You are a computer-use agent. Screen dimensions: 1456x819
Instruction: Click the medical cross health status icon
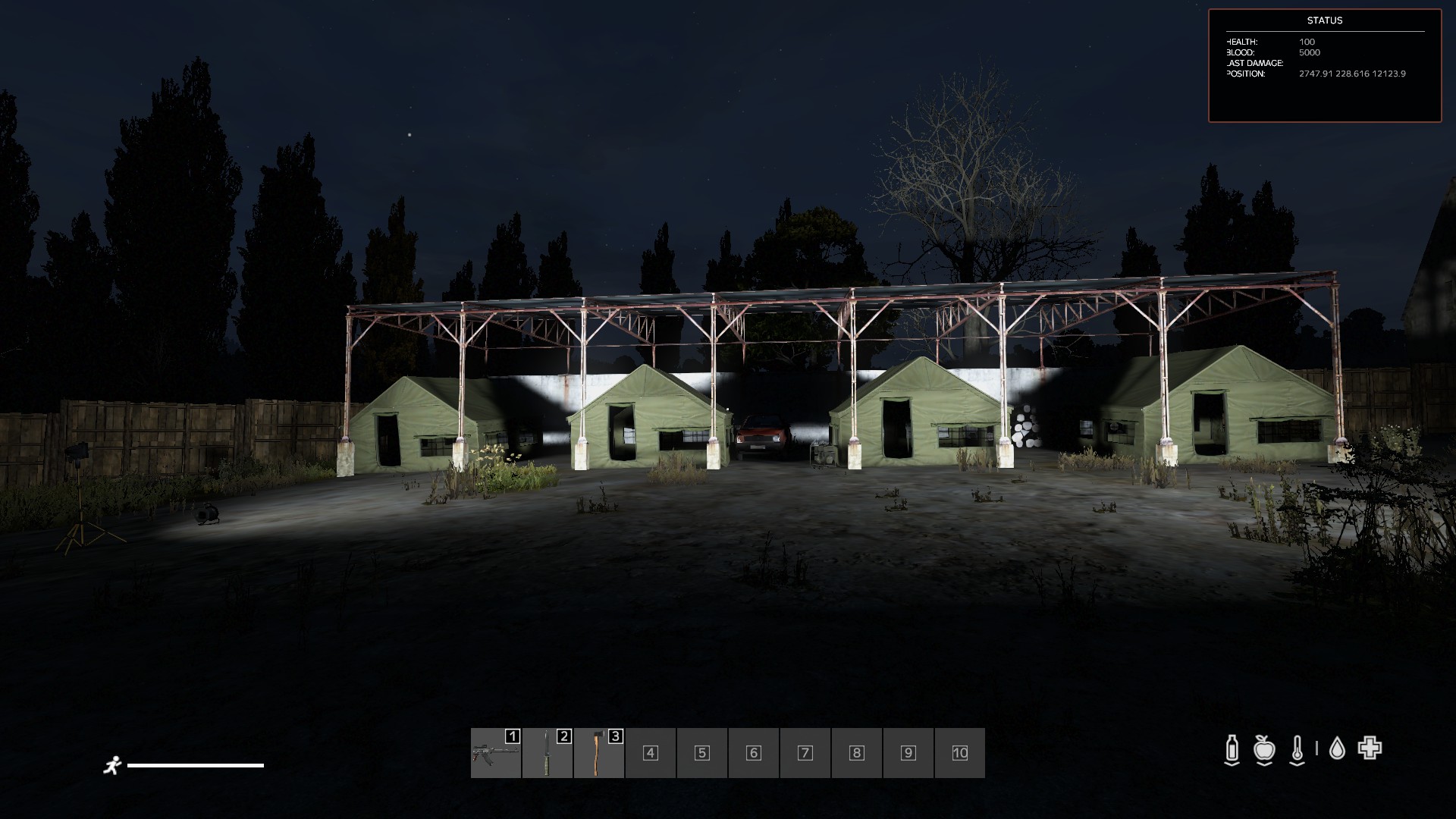(1369, 747)
